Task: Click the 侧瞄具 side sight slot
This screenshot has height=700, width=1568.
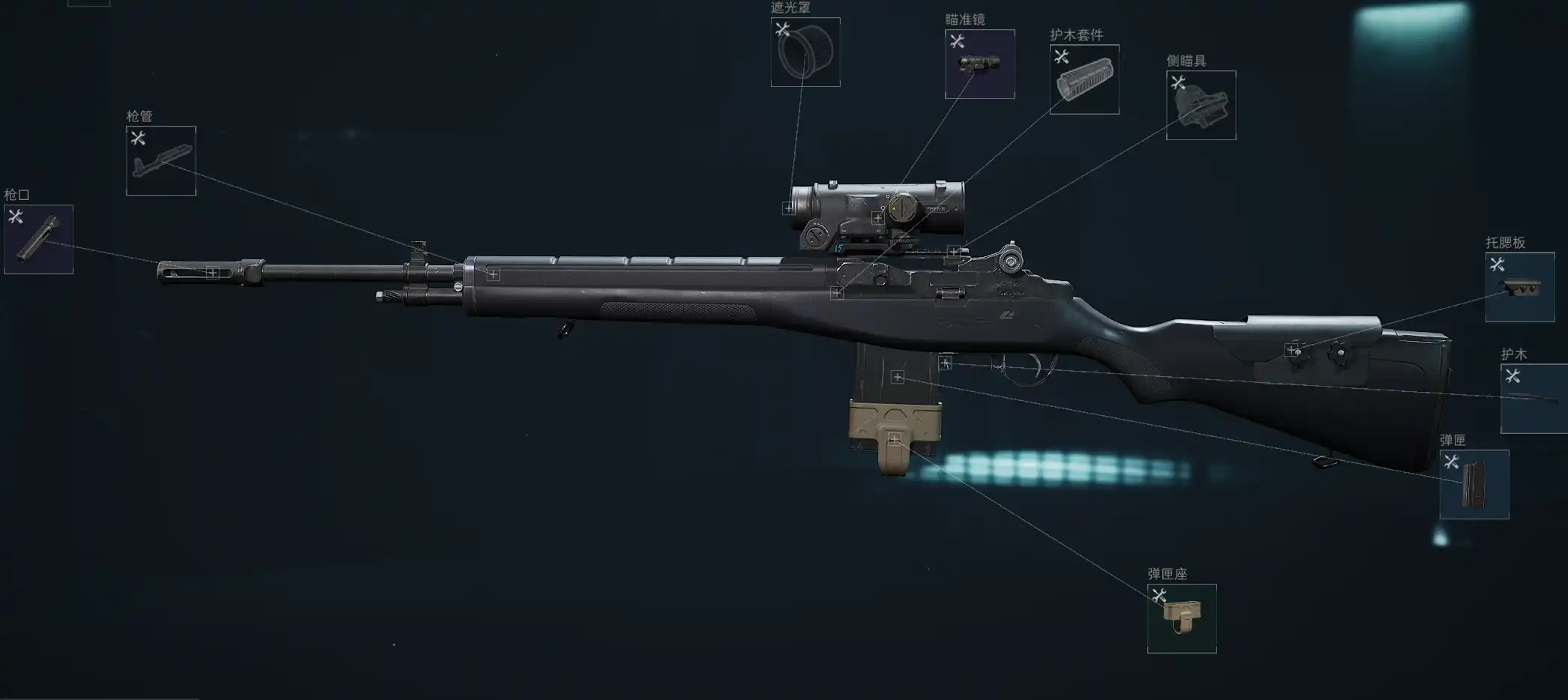Action: pos(1201,105)
